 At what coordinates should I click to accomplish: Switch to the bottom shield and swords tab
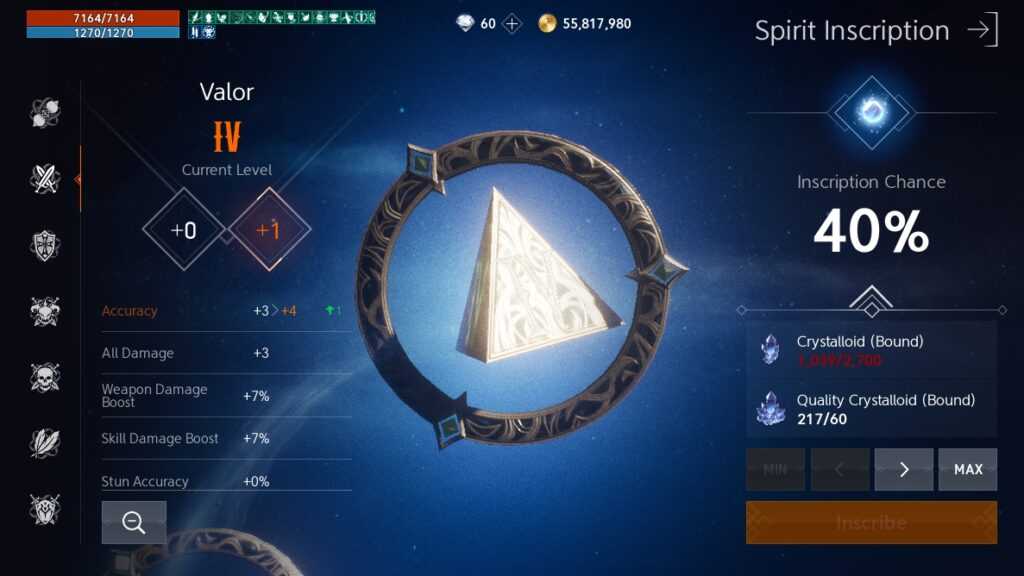point(45,509)
